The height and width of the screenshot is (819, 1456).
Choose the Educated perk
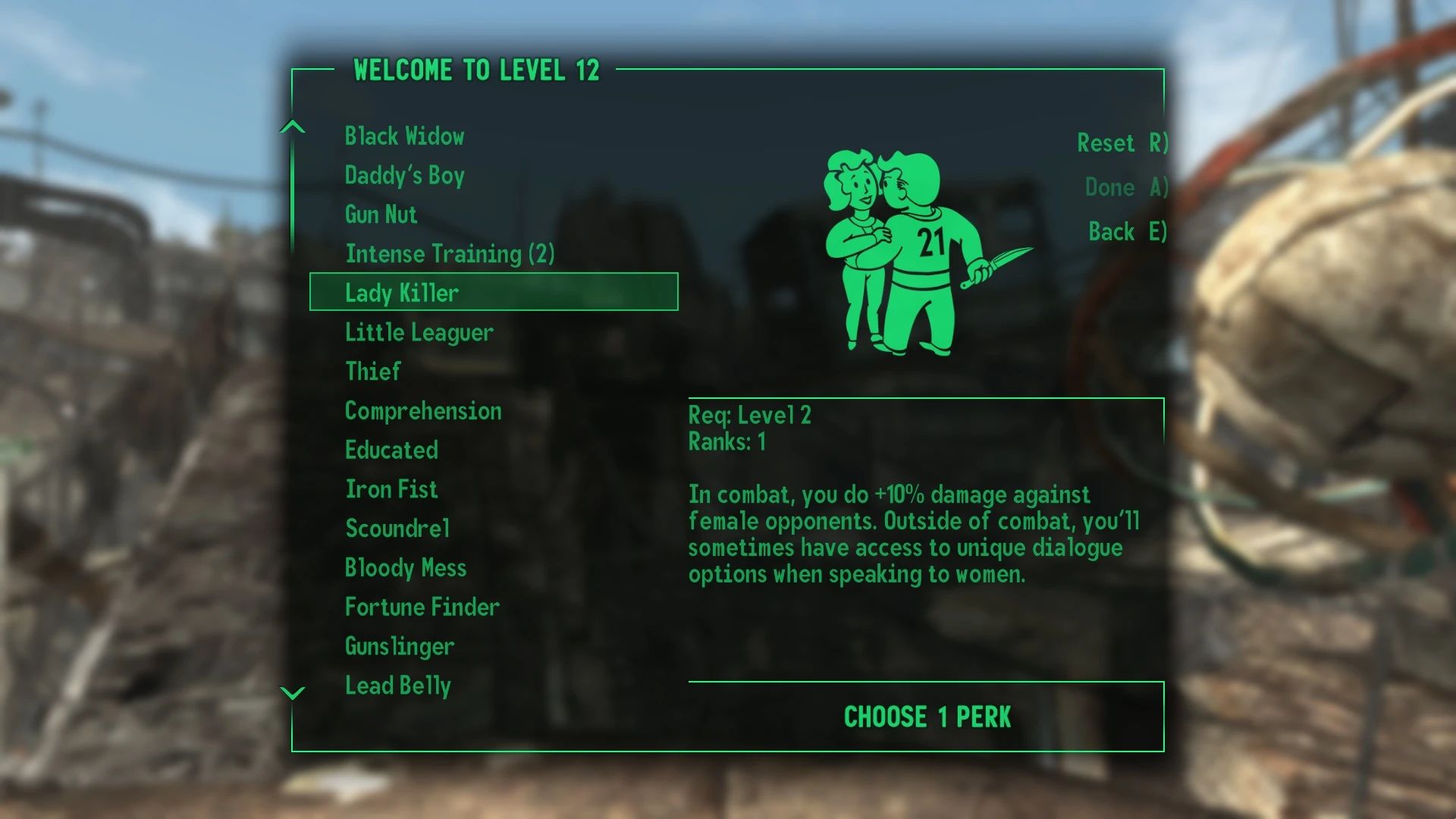click(x=391, y=450)
